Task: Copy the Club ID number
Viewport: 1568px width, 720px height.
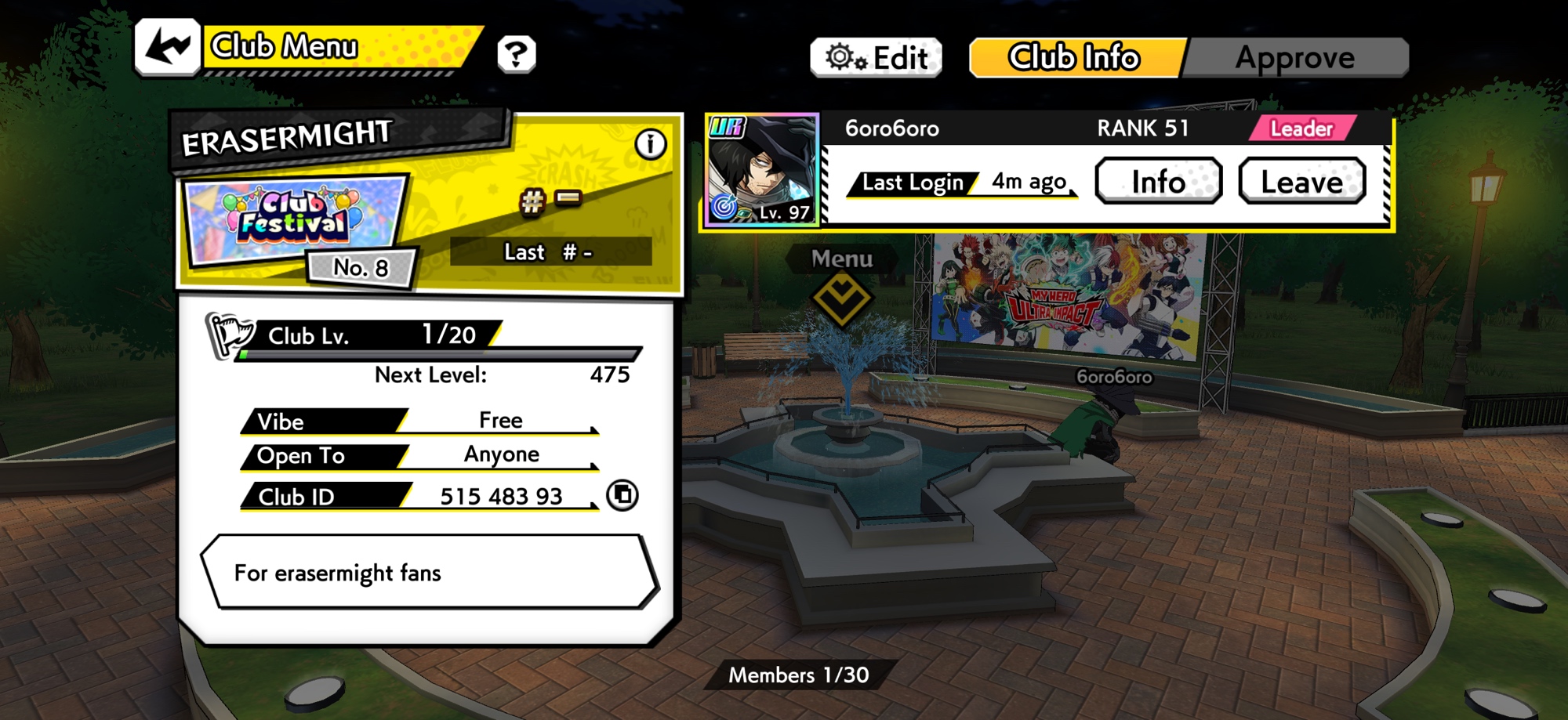Action: point(622,495)
